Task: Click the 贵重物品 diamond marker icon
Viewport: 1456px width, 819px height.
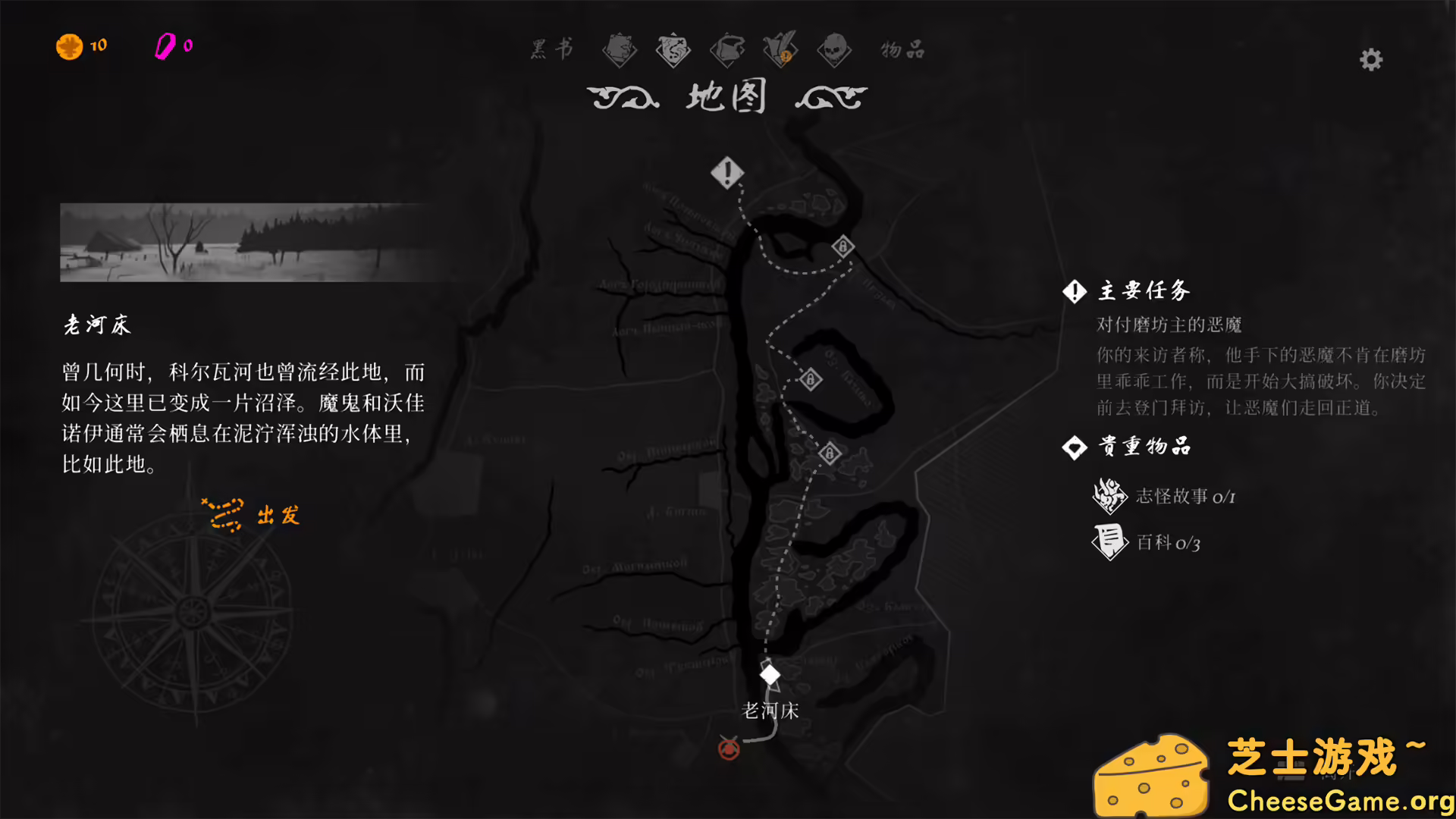Action: point(1074,447)
